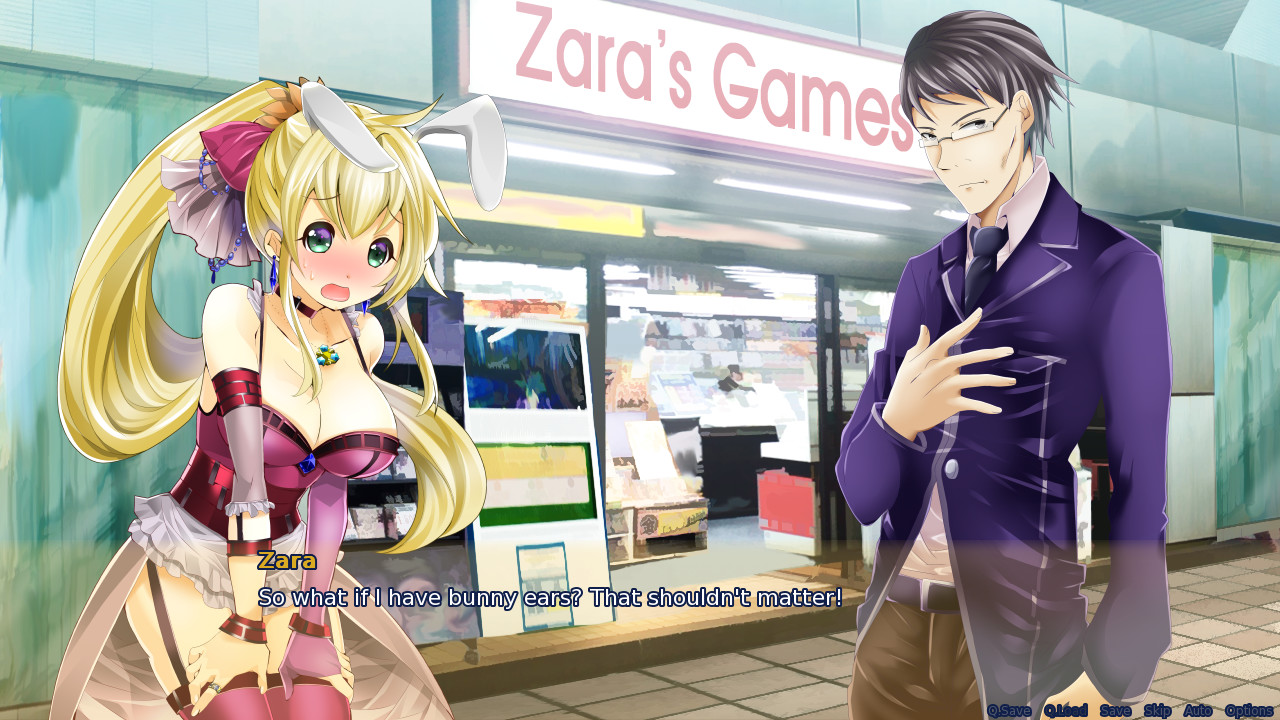Open the Options menu
The width and height of the screenshot is (1280, 720).
[1249, 709]
